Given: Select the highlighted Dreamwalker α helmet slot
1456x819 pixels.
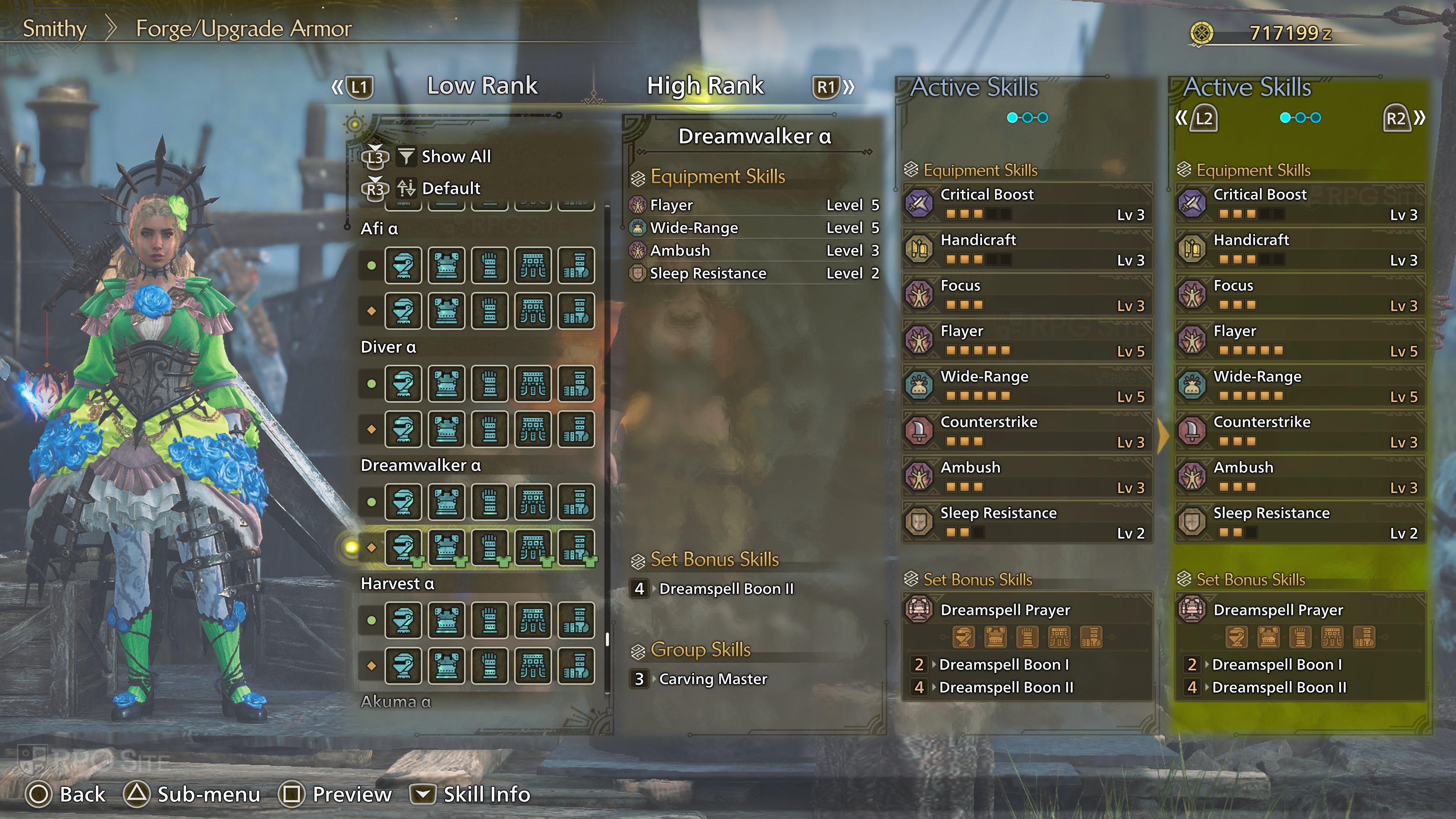Looking at the screenshot, I should (403, 547).
